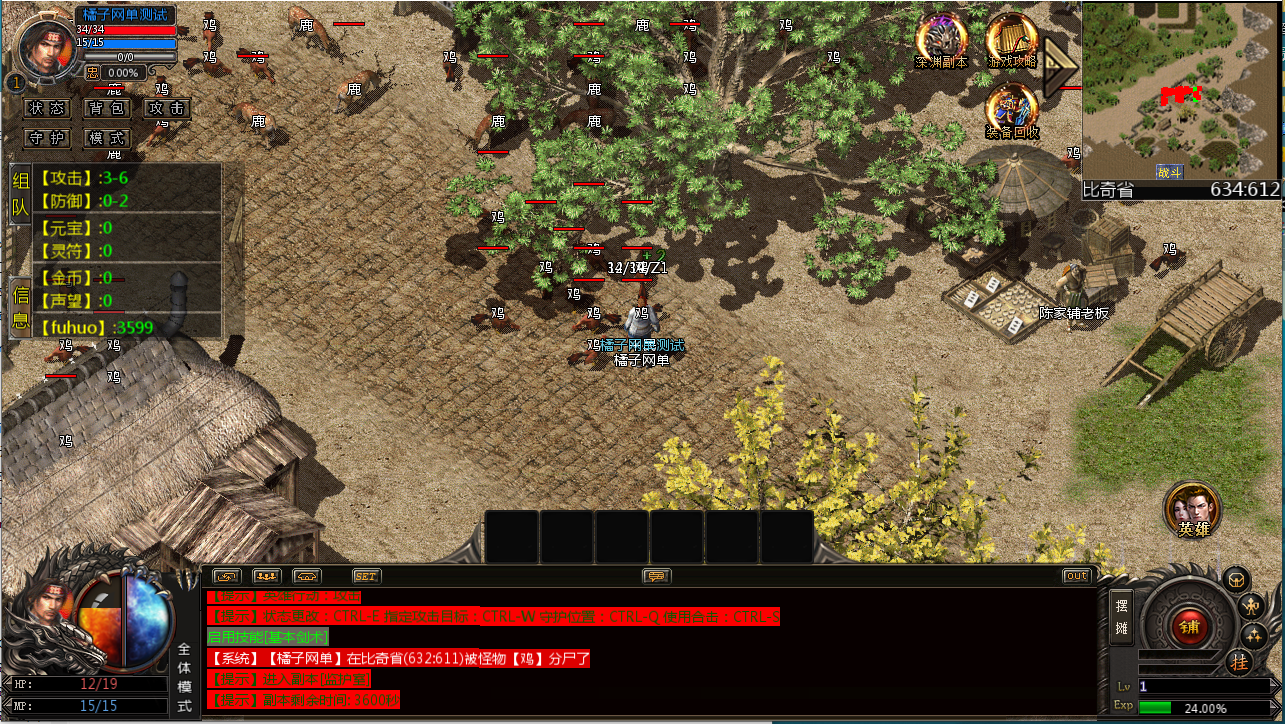Open the red 铺 shop button

1190,627
